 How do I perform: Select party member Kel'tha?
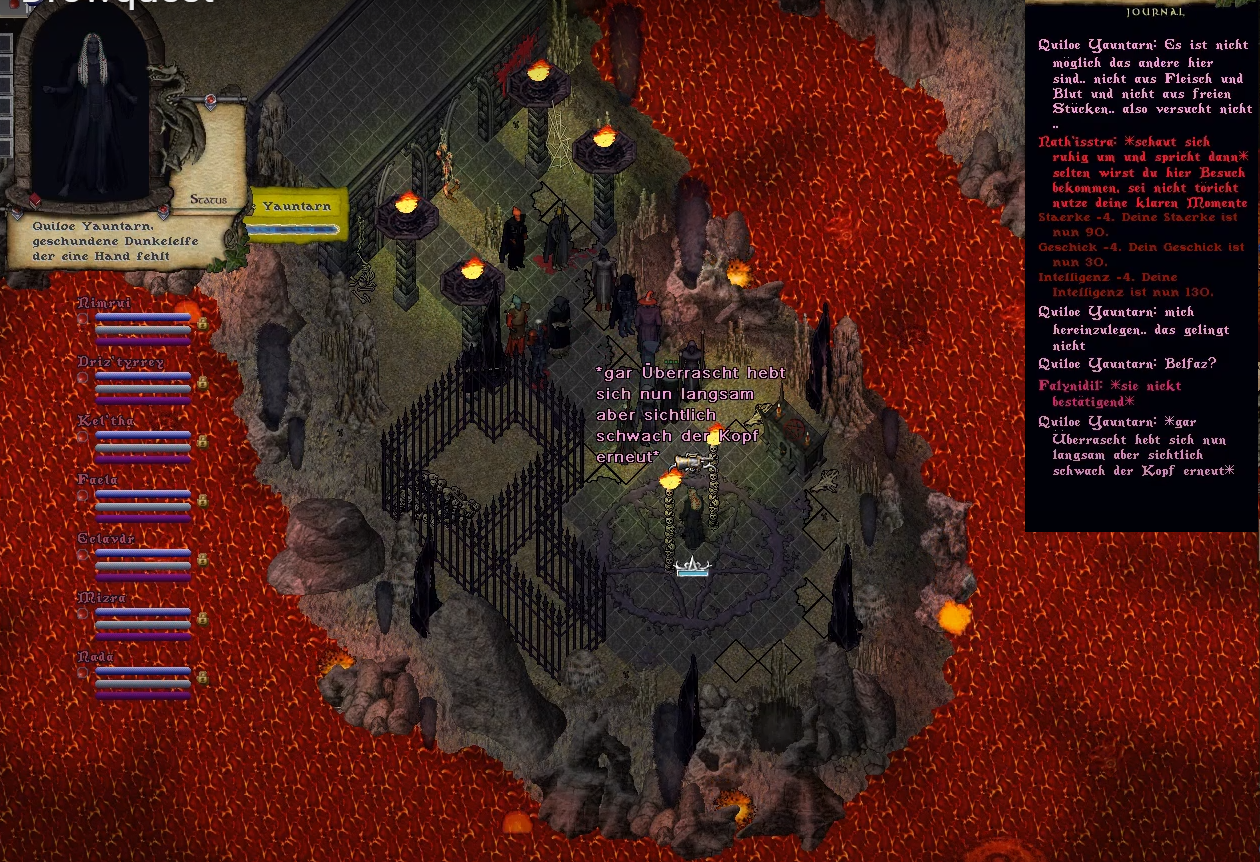point(106,421)
